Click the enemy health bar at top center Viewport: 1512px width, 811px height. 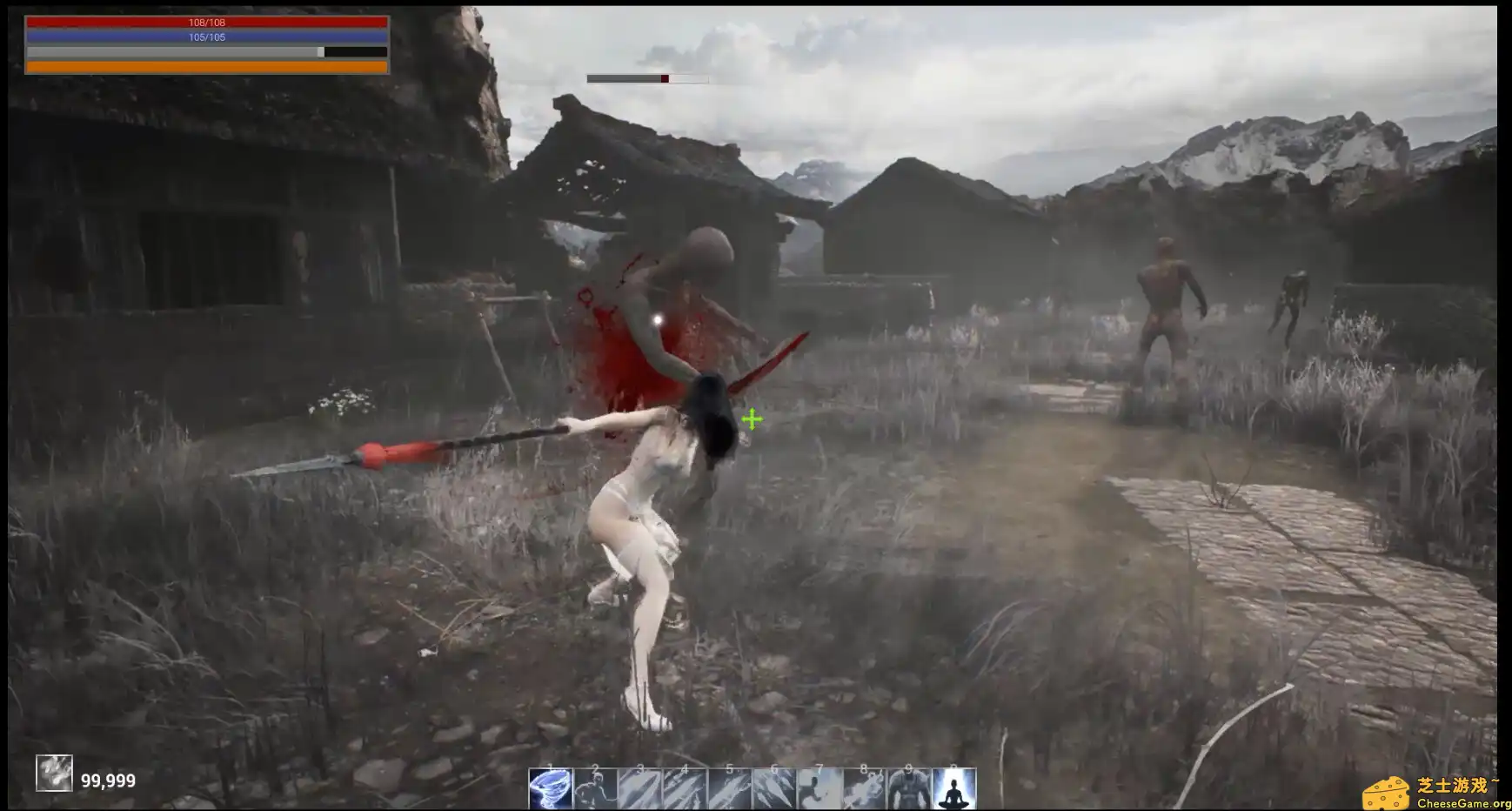click(648, 78)
